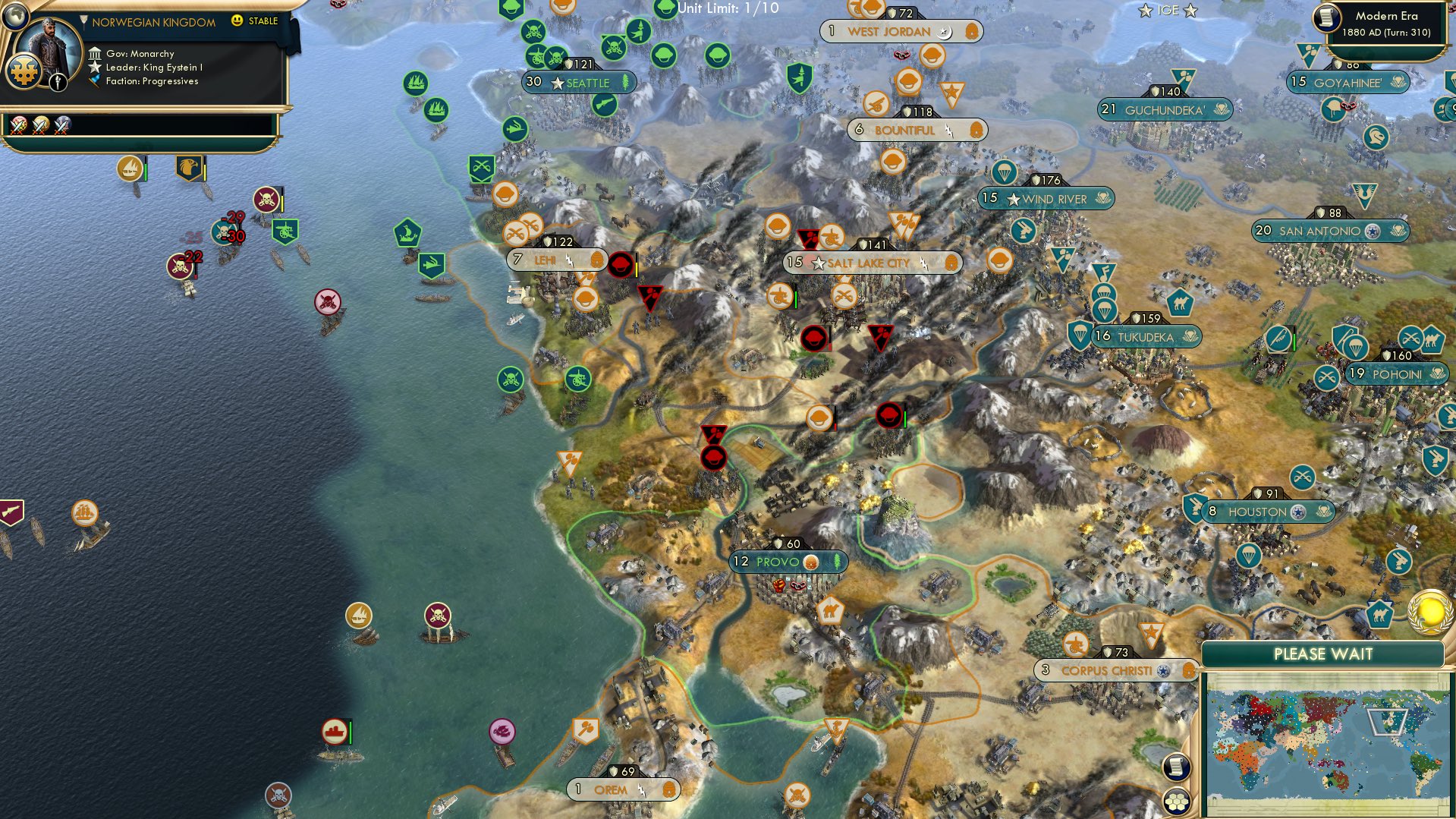The height and width of the screenshot is (819, 1456).
Task: Click the Corpus Christi city banner
Action: [x=1106, y=670]
